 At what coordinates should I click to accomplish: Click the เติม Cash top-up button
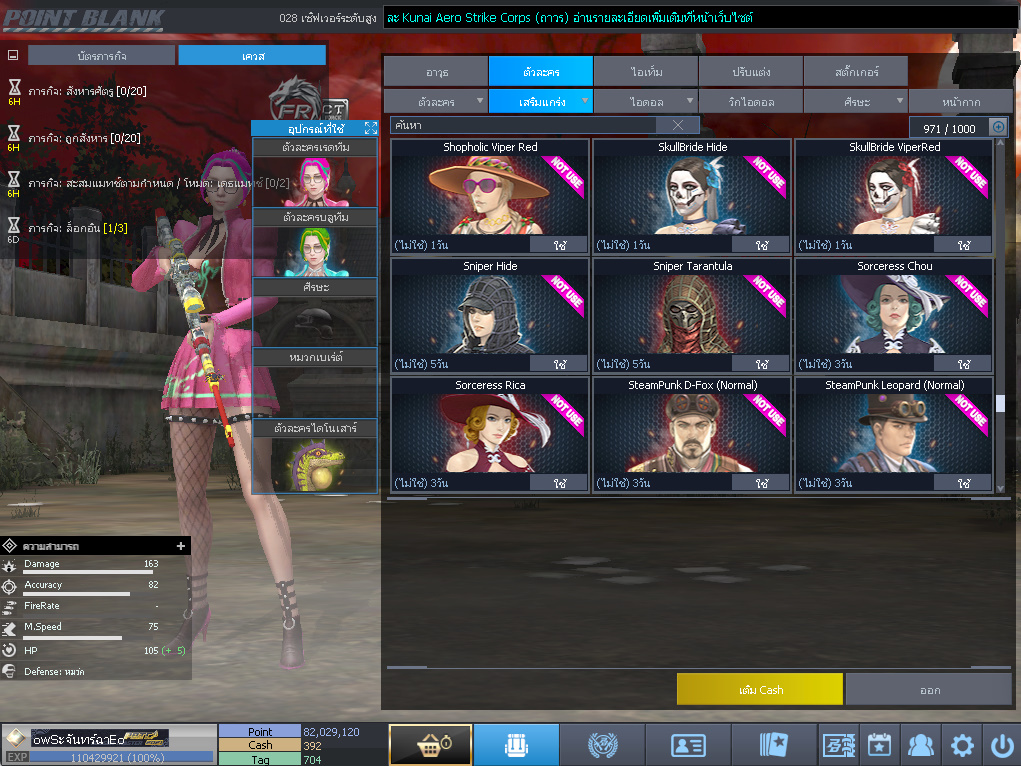click(x=760, y=690)
